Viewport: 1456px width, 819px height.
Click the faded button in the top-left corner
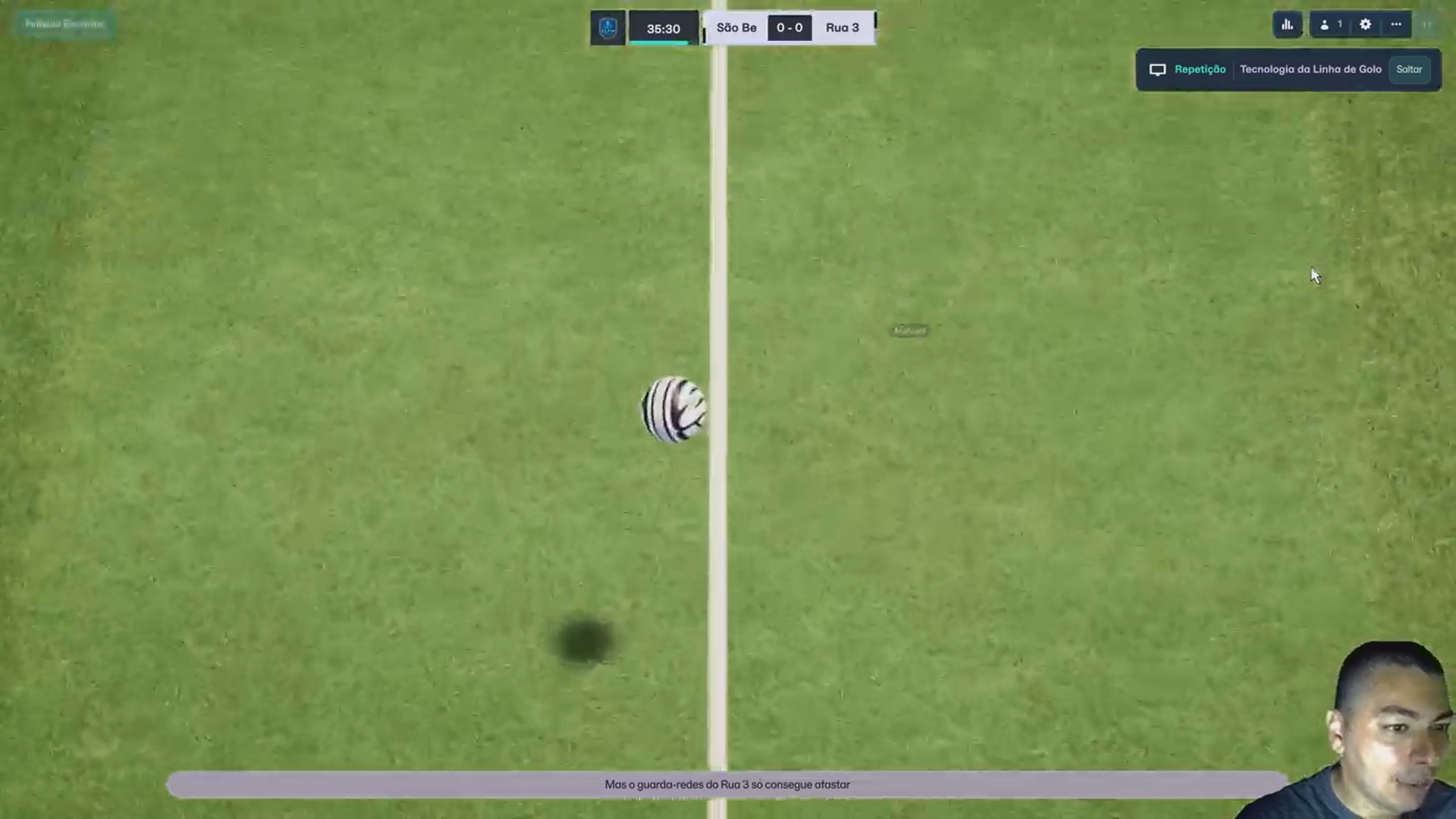click(64, 24)
